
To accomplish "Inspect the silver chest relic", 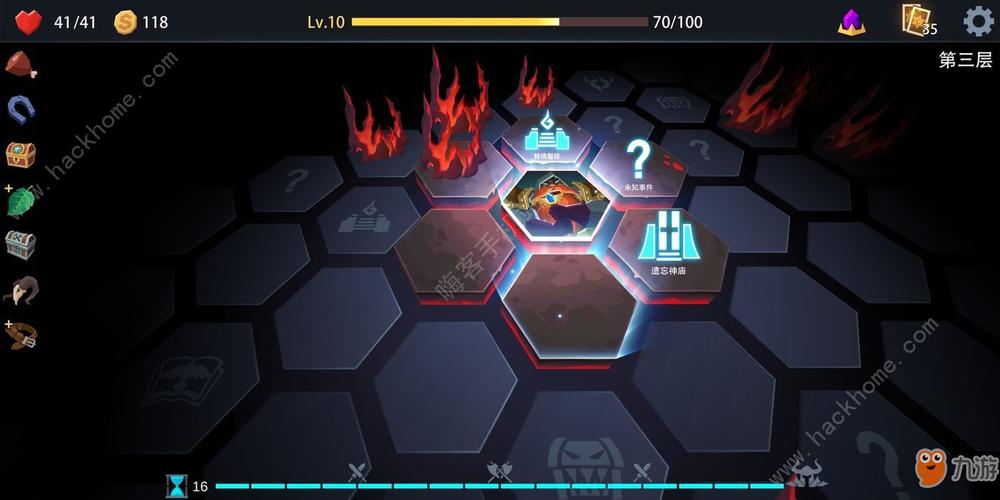I will tap(20, 245).
